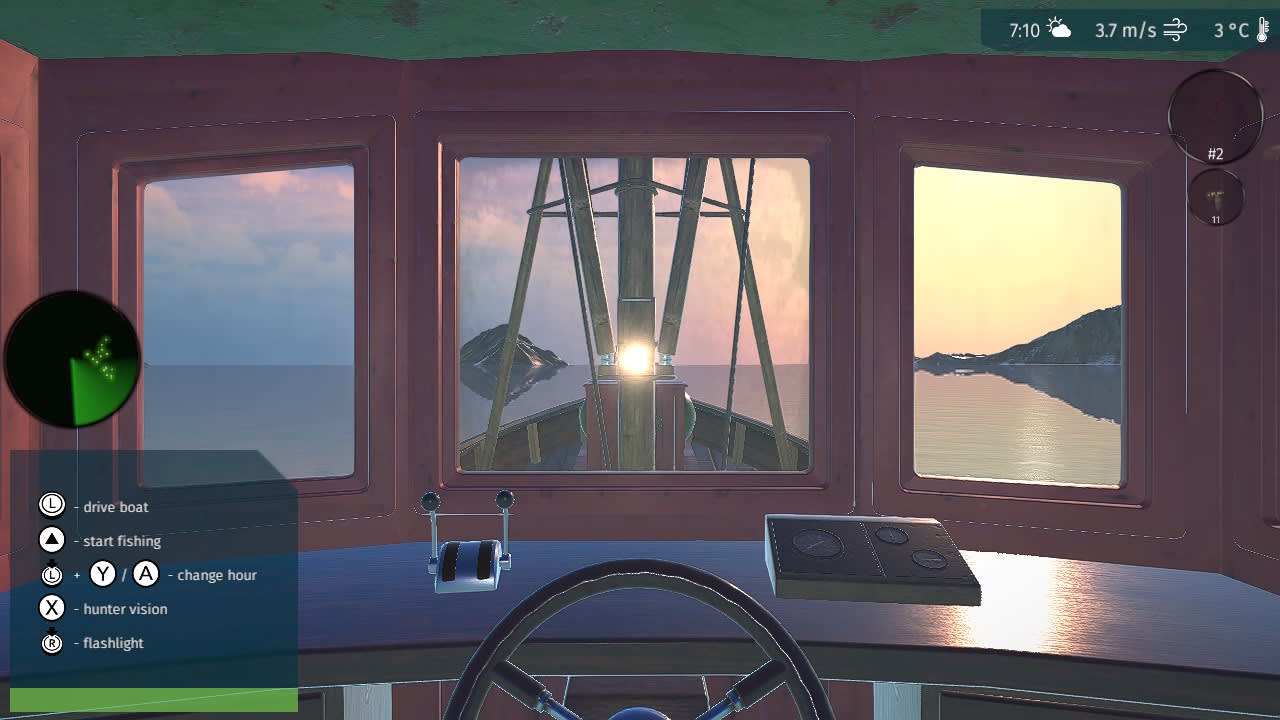Click the Y change hour button icon

point(103,575)
